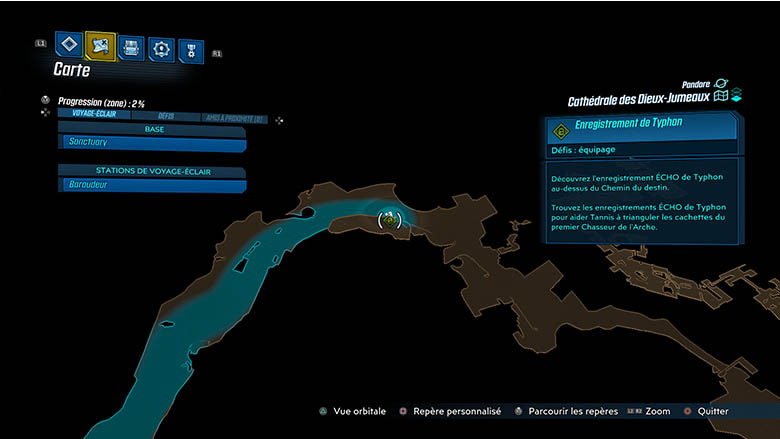Viewport: 780px width, 439px height.
Task: Click the Pandore planet icon
Action: coord(721,84)
